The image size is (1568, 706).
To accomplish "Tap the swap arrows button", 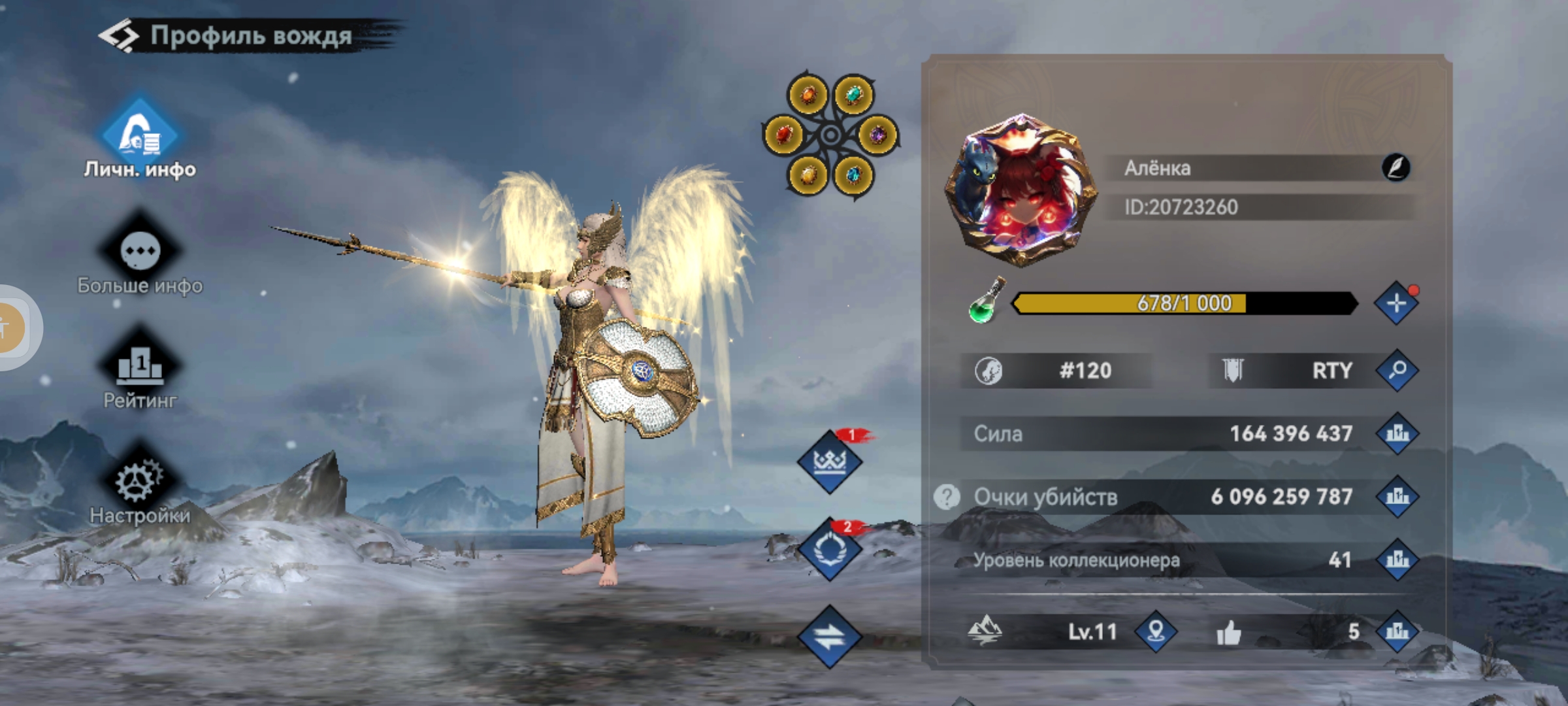I will click(x=830, y=637).
